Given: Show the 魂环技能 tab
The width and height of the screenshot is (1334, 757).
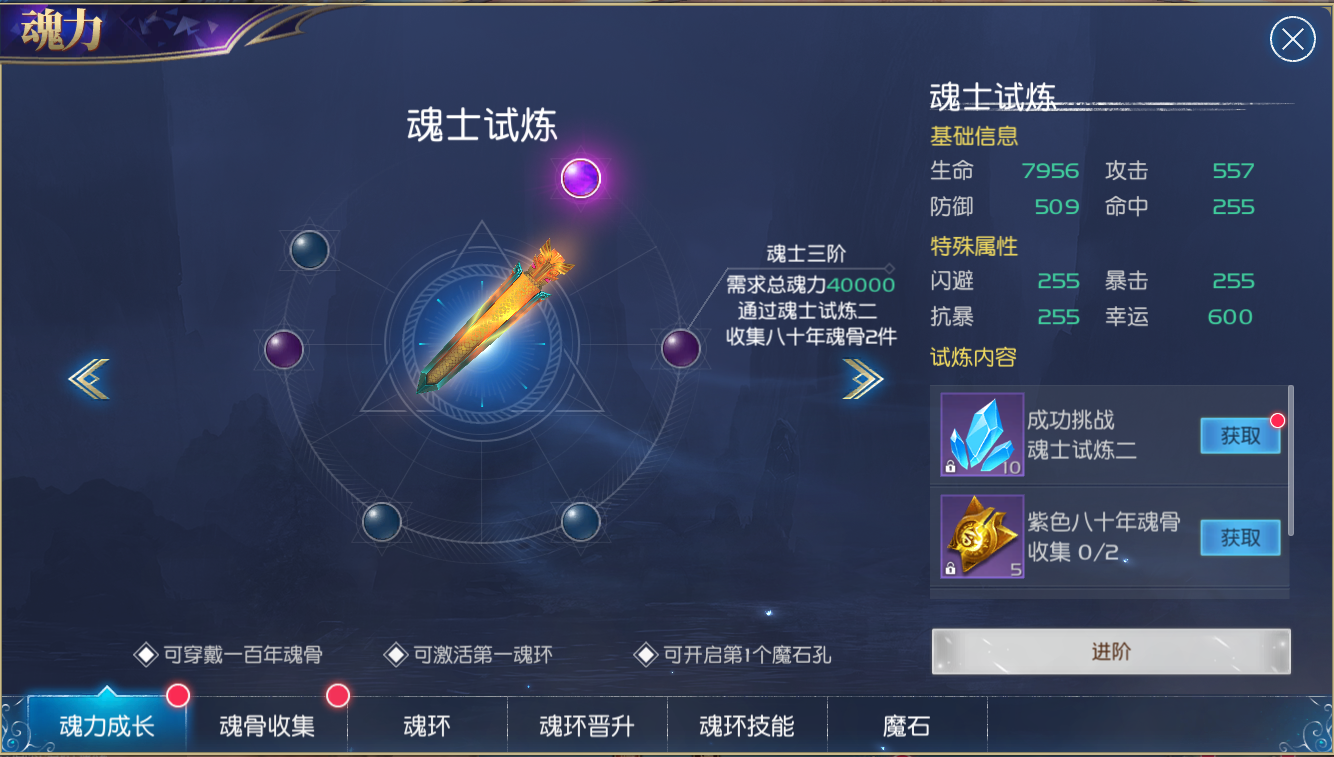Looking at the screenshot, I should point(747,725).
